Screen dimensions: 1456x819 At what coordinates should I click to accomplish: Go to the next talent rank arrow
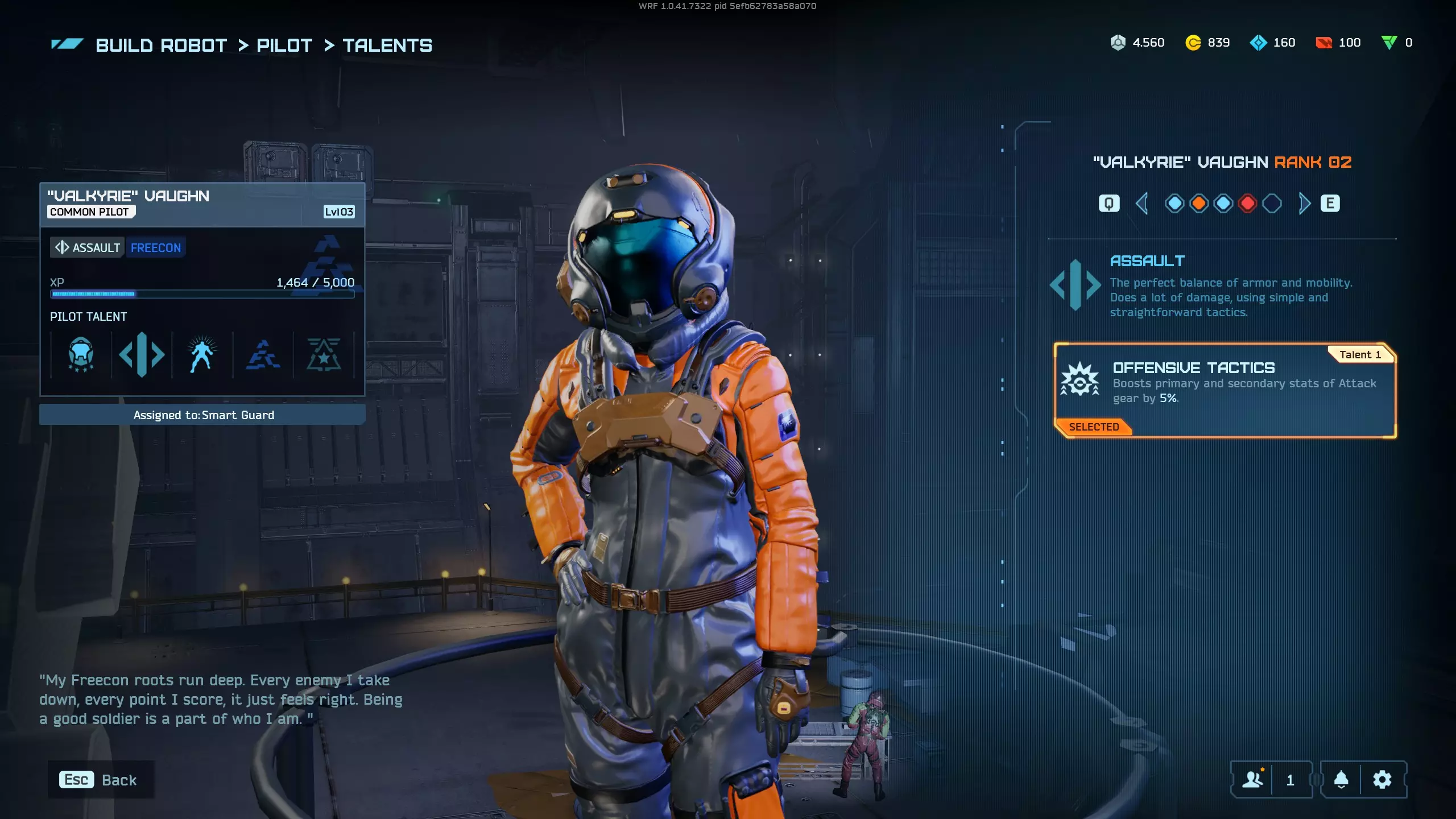pos(1304,204)
